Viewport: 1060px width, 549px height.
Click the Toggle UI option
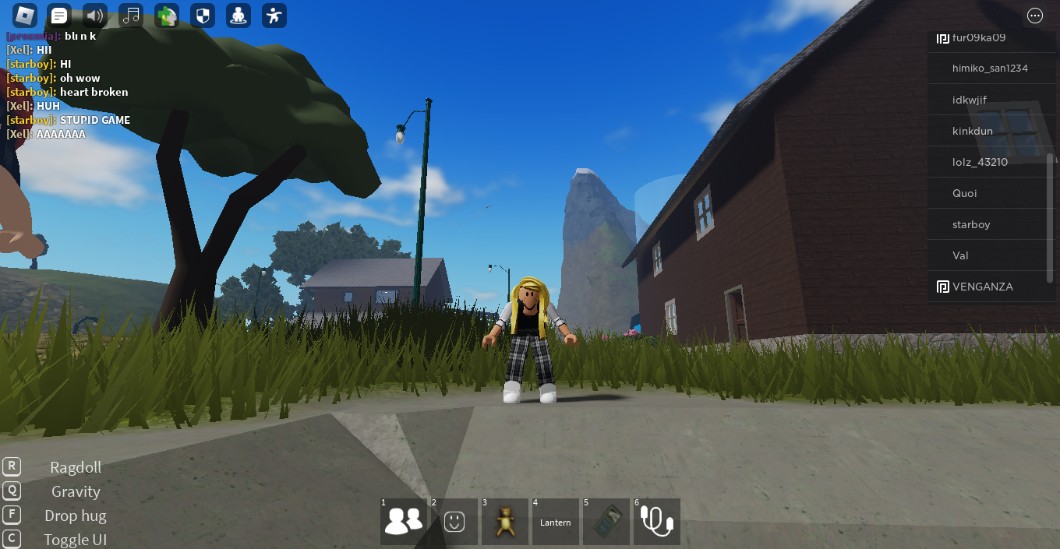coord(75,540)
